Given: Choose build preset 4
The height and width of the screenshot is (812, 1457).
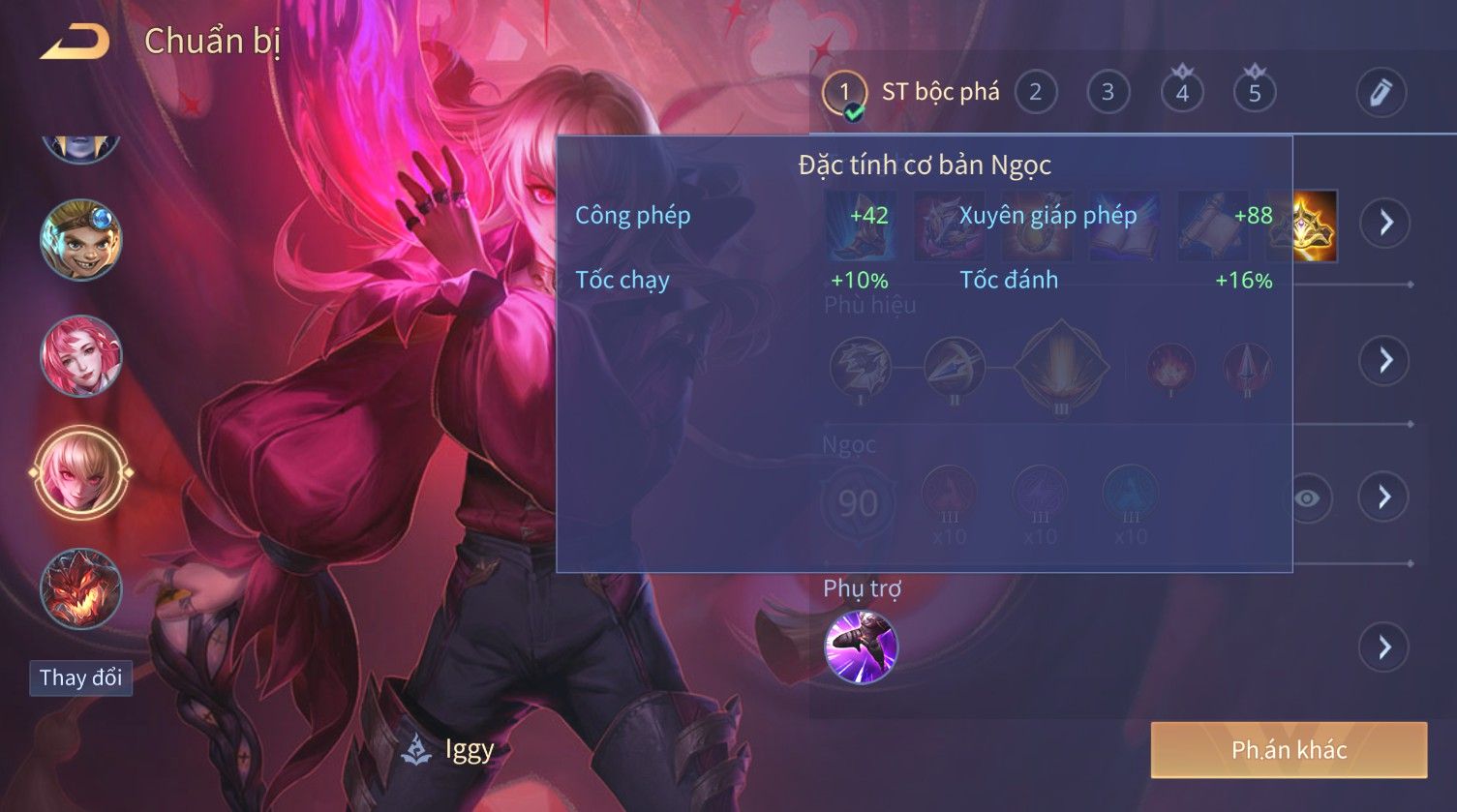Looking at the screenshot, I should click(1181, 93).
